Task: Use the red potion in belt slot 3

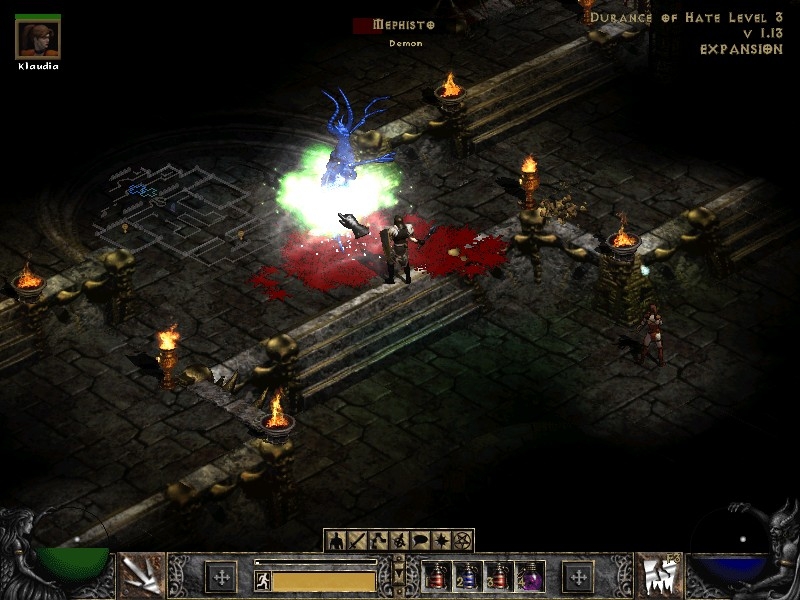Action: coord(497,576)
